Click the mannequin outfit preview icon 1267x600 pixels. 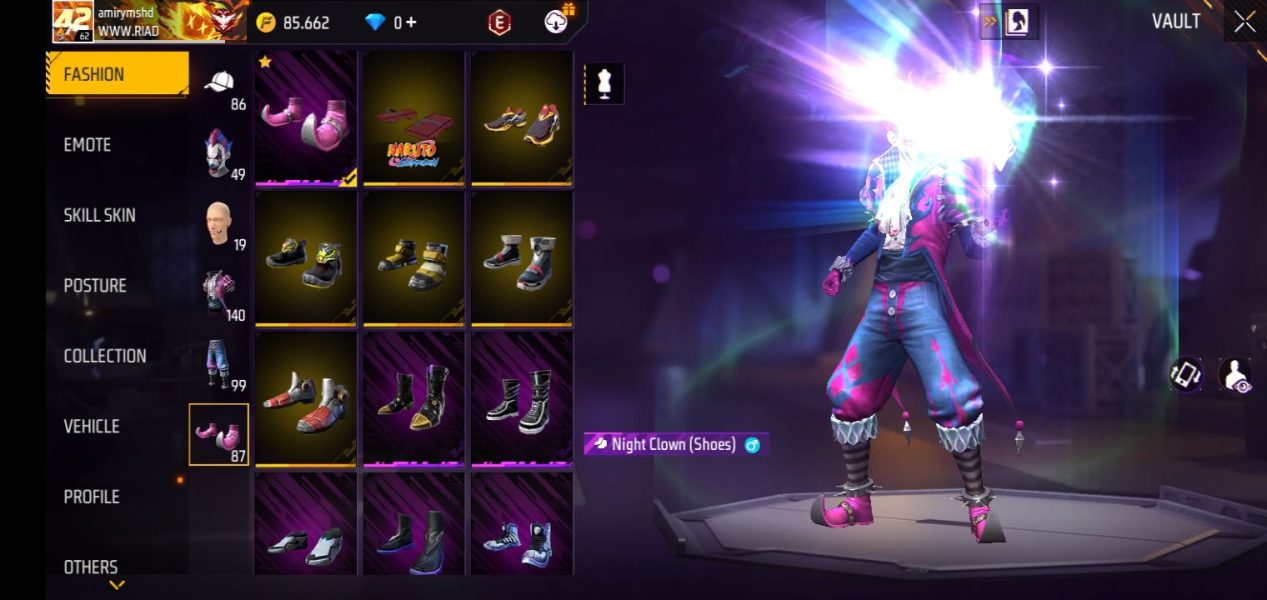(x=604, y=85)
